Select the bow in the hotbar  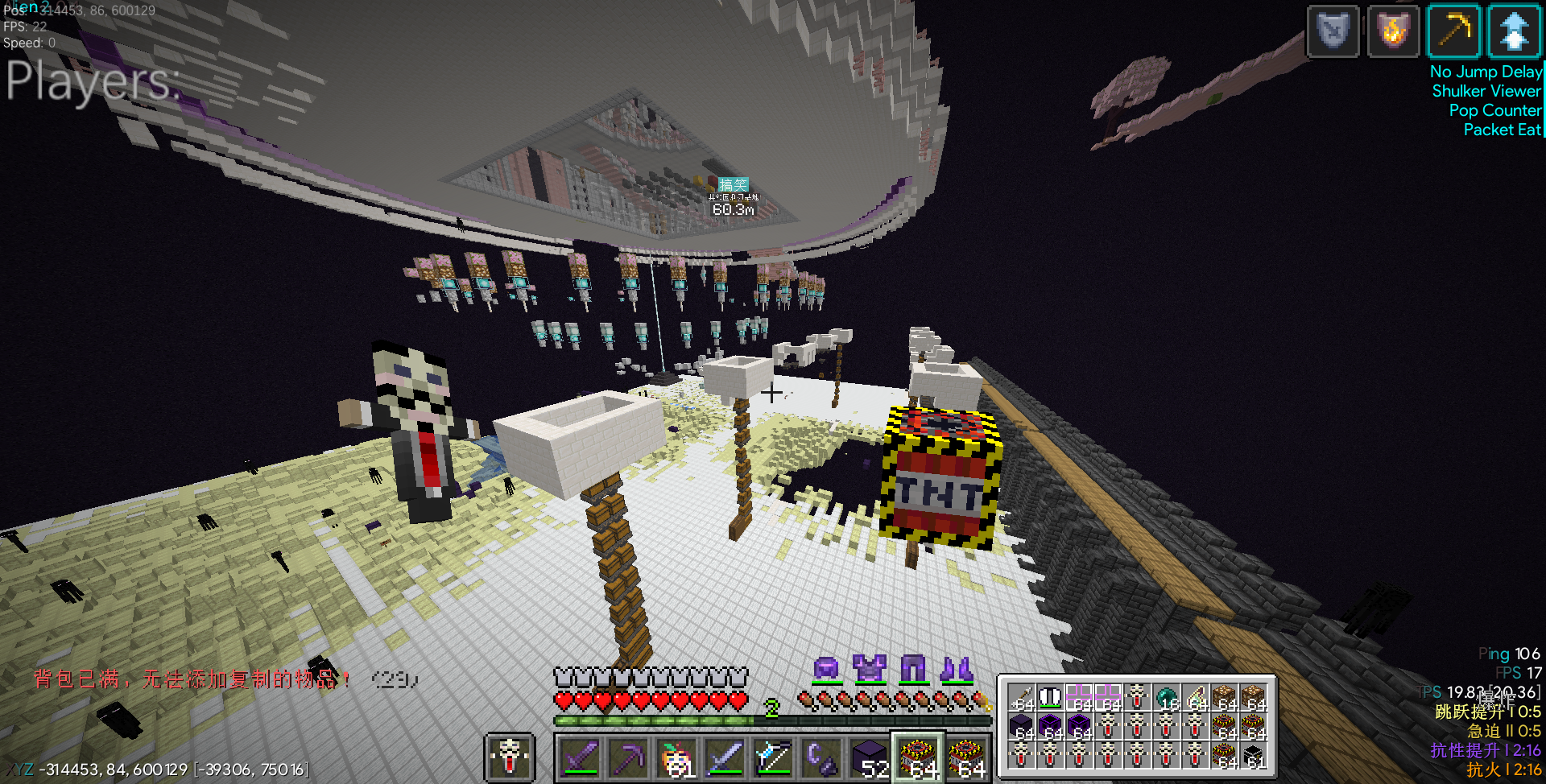click(774, 758)
